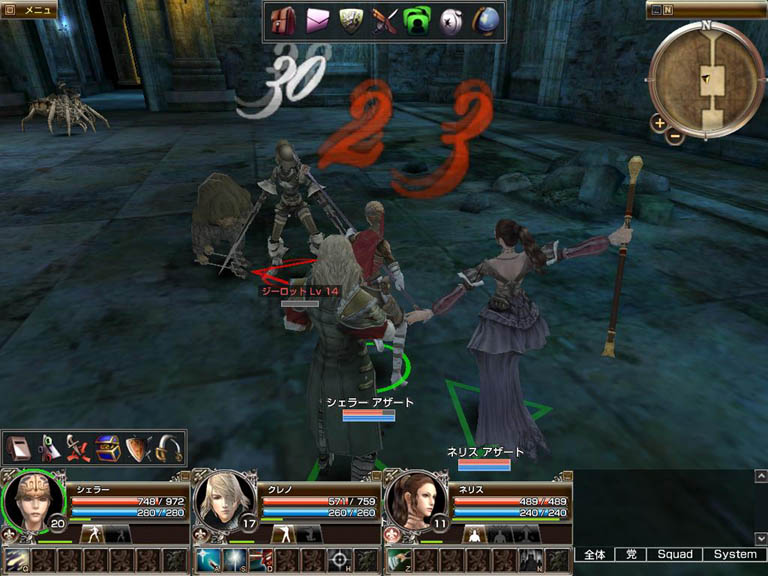Zoom in the minimap with plus button
This screenshot has width=768, height=576.
tap(659, 123)
